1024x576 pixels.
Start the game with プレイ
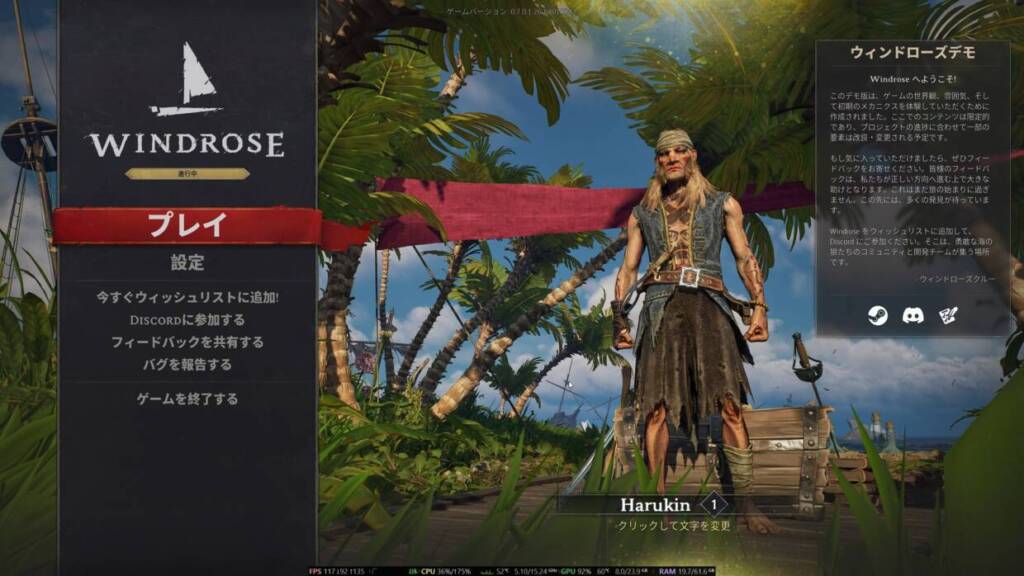[x=187, y=225]
